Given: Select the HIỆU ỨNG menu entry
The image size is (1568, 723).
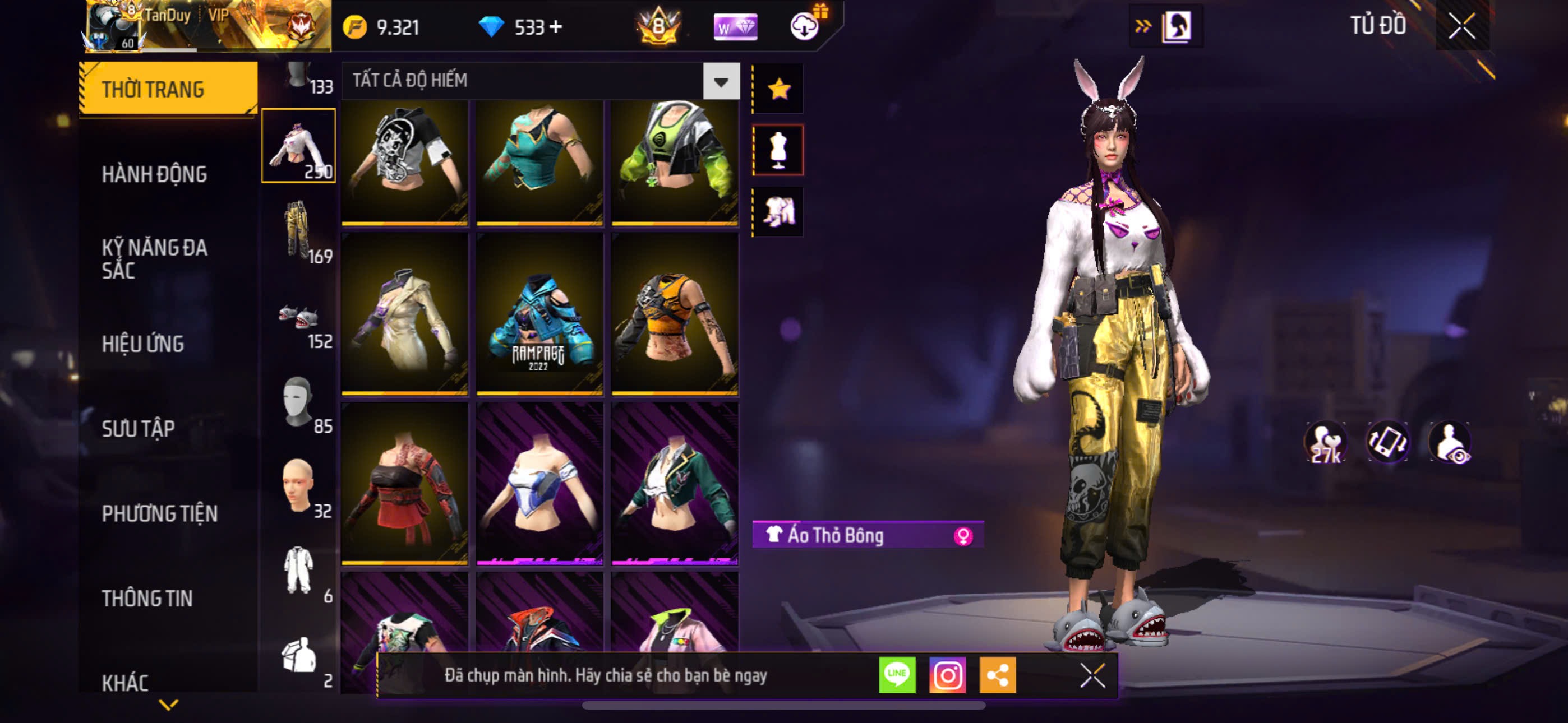Looking at the screenshot, I should 142,344.
